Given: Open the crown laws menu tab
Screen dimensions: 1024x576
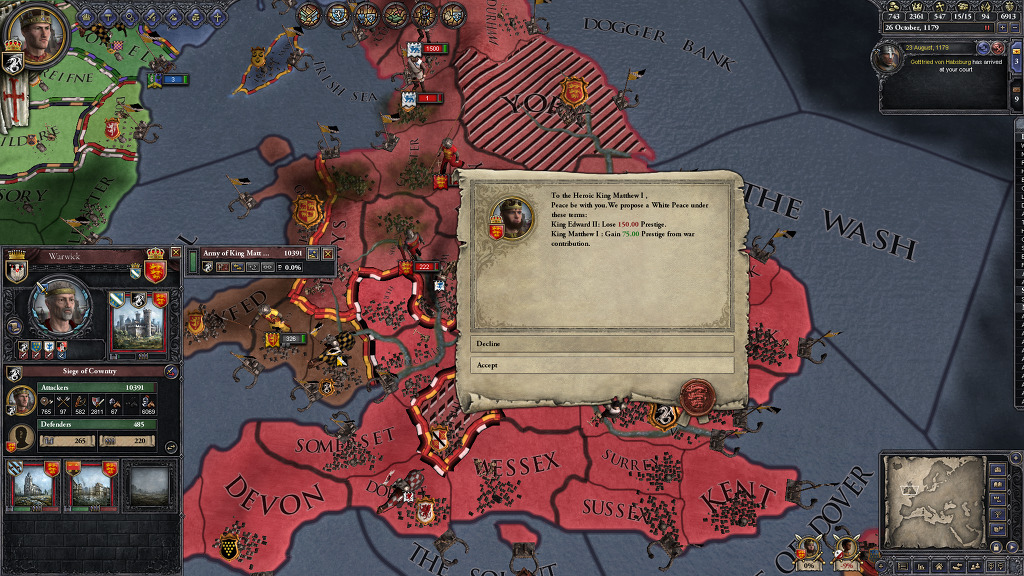Looking at the screenshot, I should [87, 15].
